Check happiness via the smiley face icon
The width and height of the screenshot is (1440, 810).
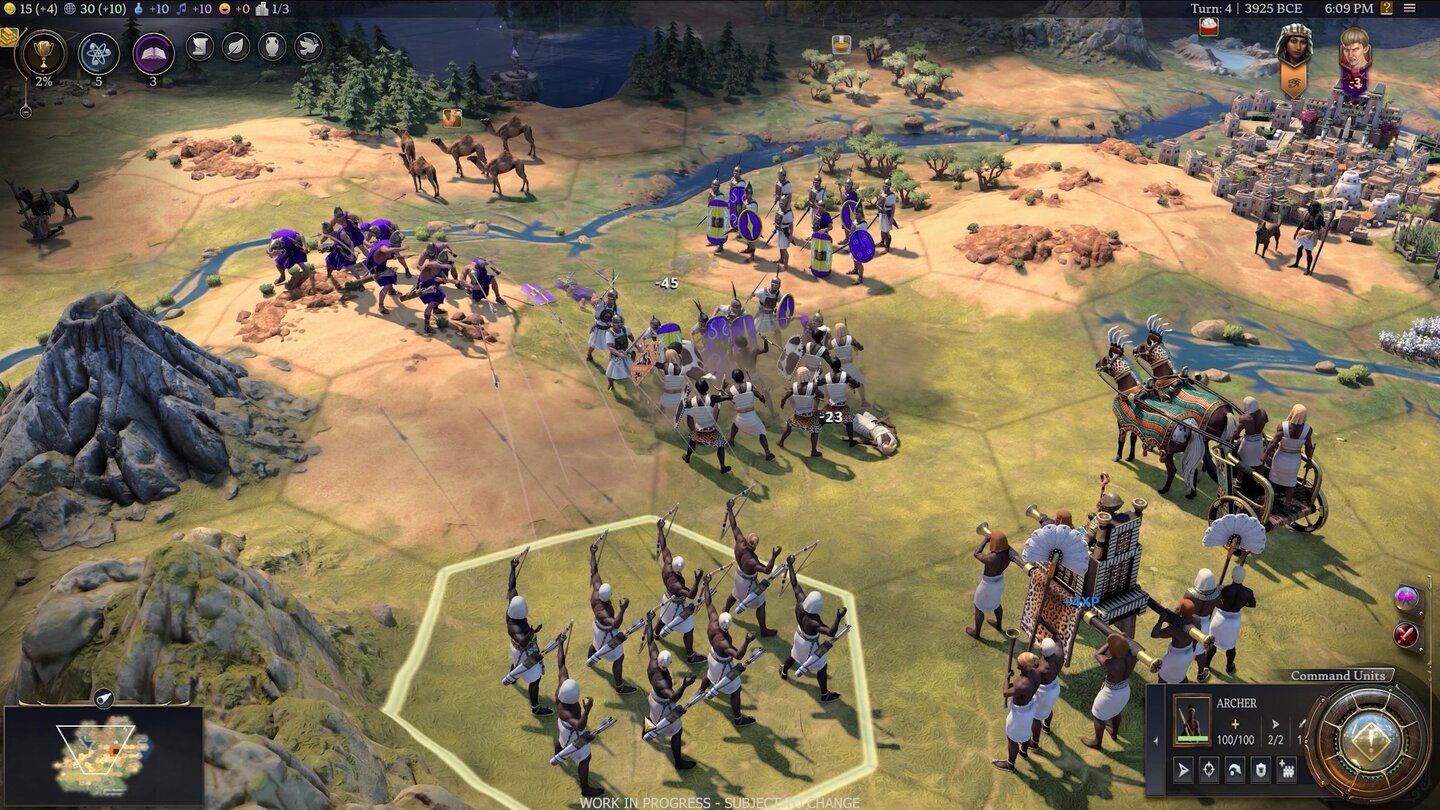(x=222, y=10)
